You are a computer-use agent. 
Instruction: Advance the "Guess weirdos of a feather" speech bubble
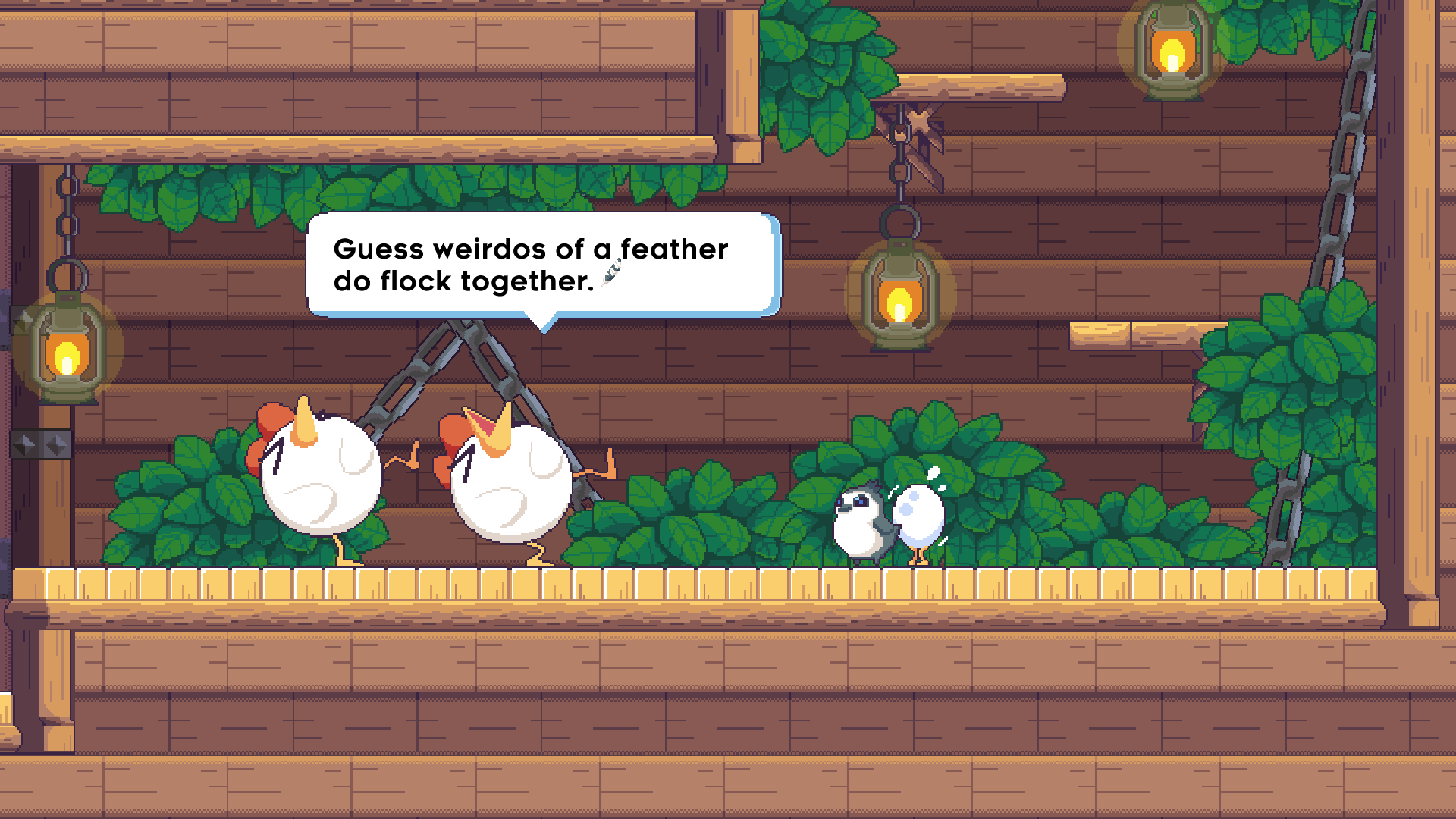pos(543,265)
